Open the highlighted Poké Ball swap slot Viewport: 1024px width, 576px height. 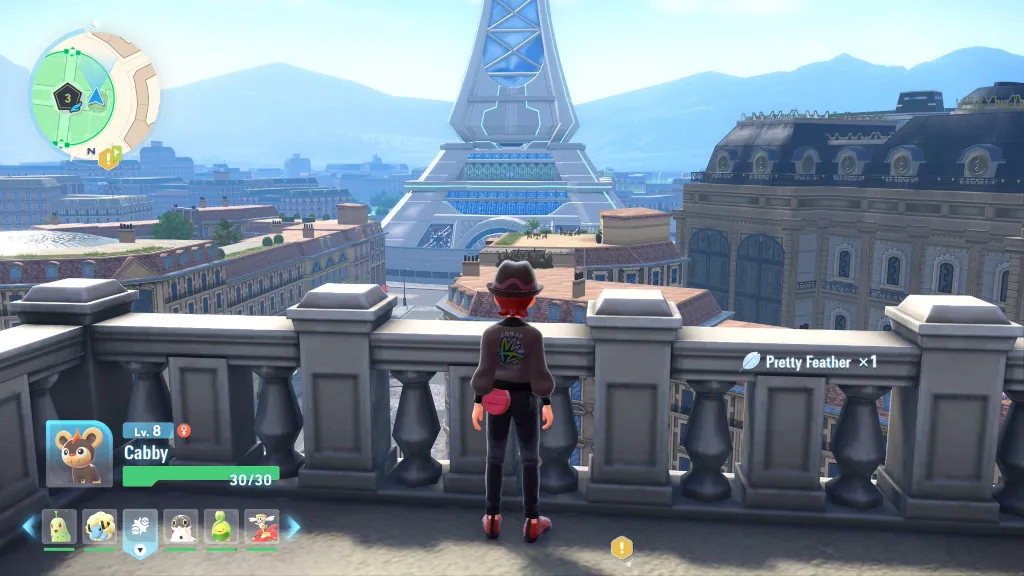click(x=140, y=528)
